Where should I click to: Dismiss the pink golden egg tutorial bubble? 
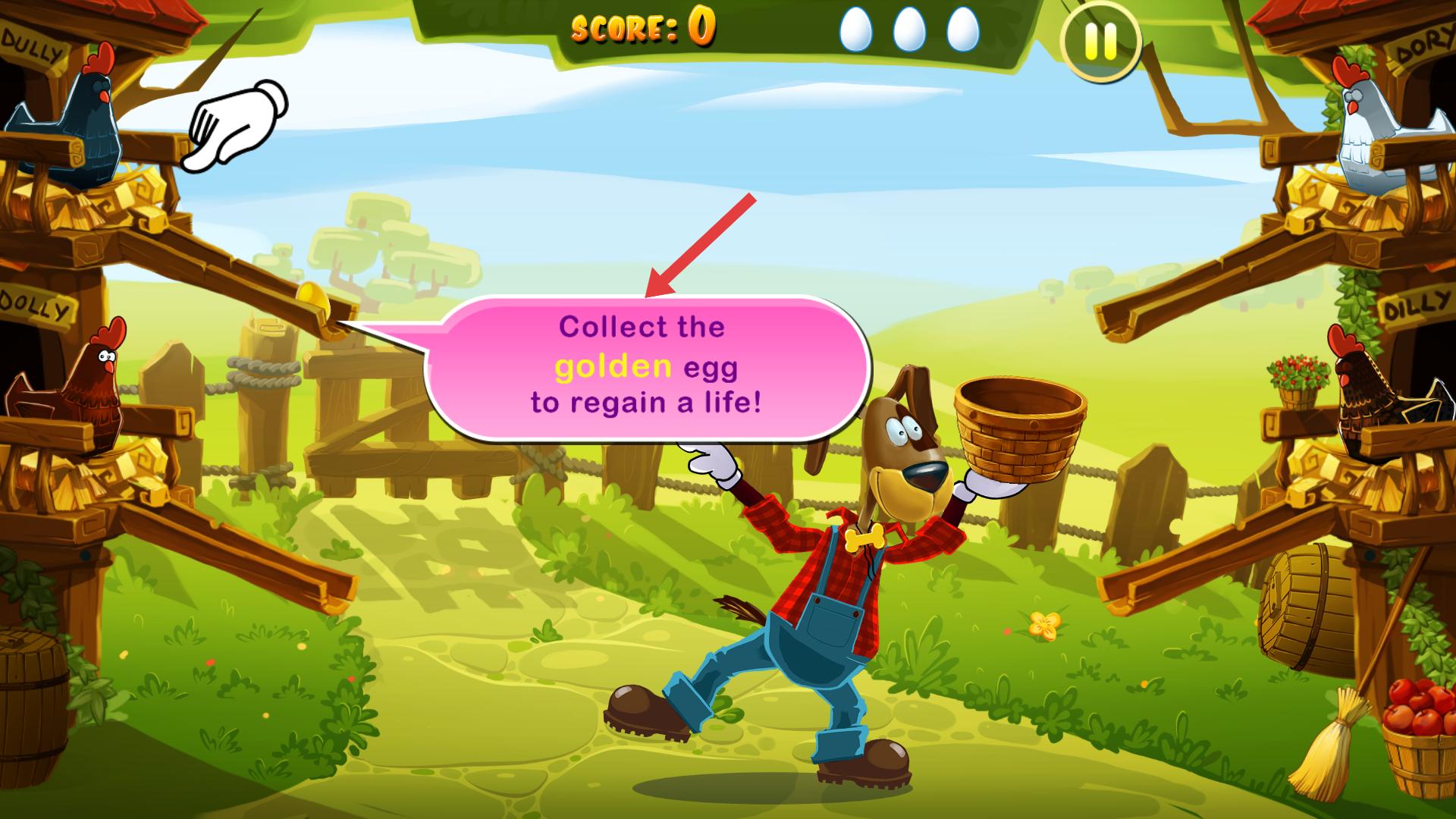[x=646, y=367]
